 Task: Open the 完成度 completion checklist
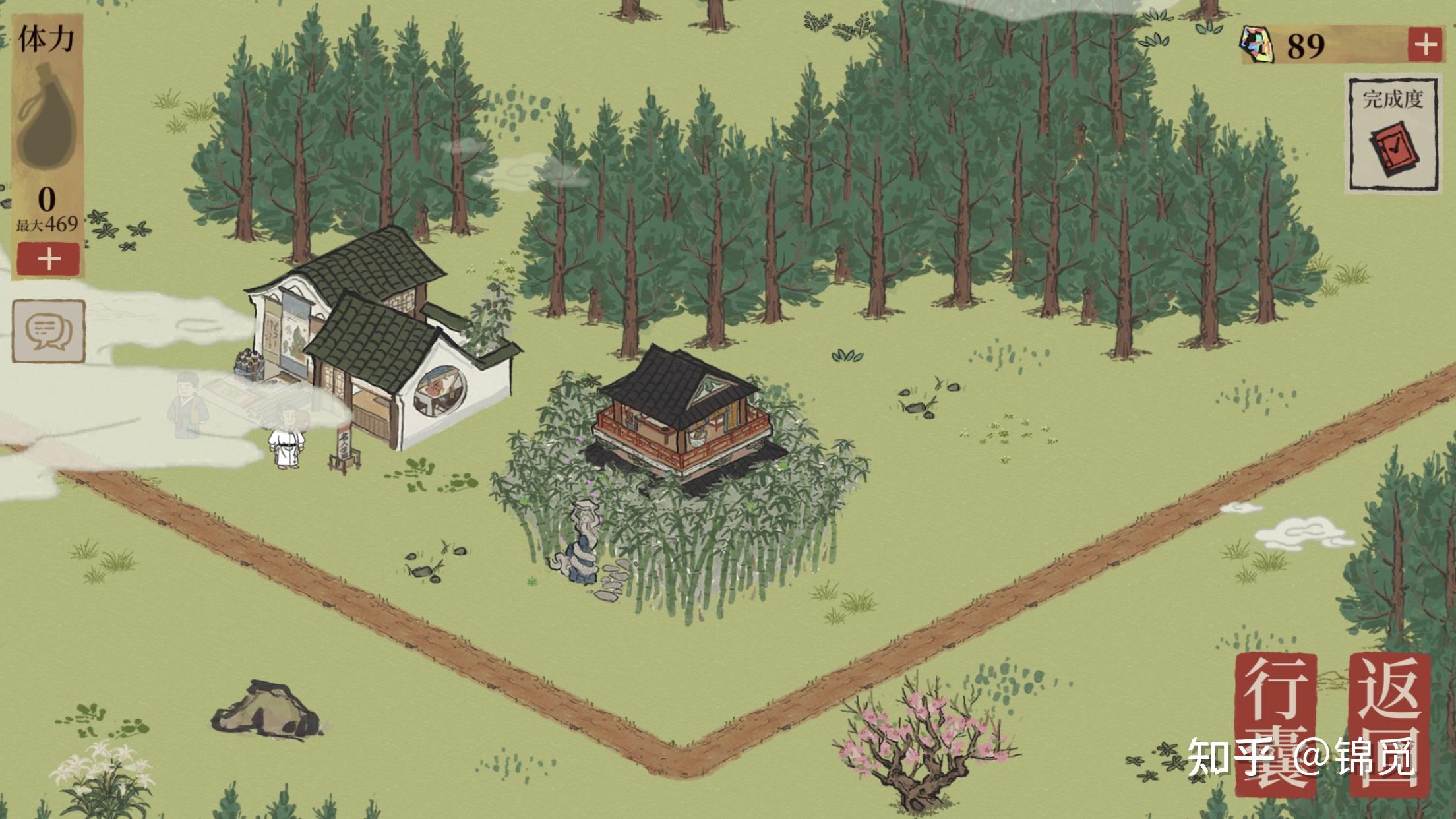(x=1392, y=135)
